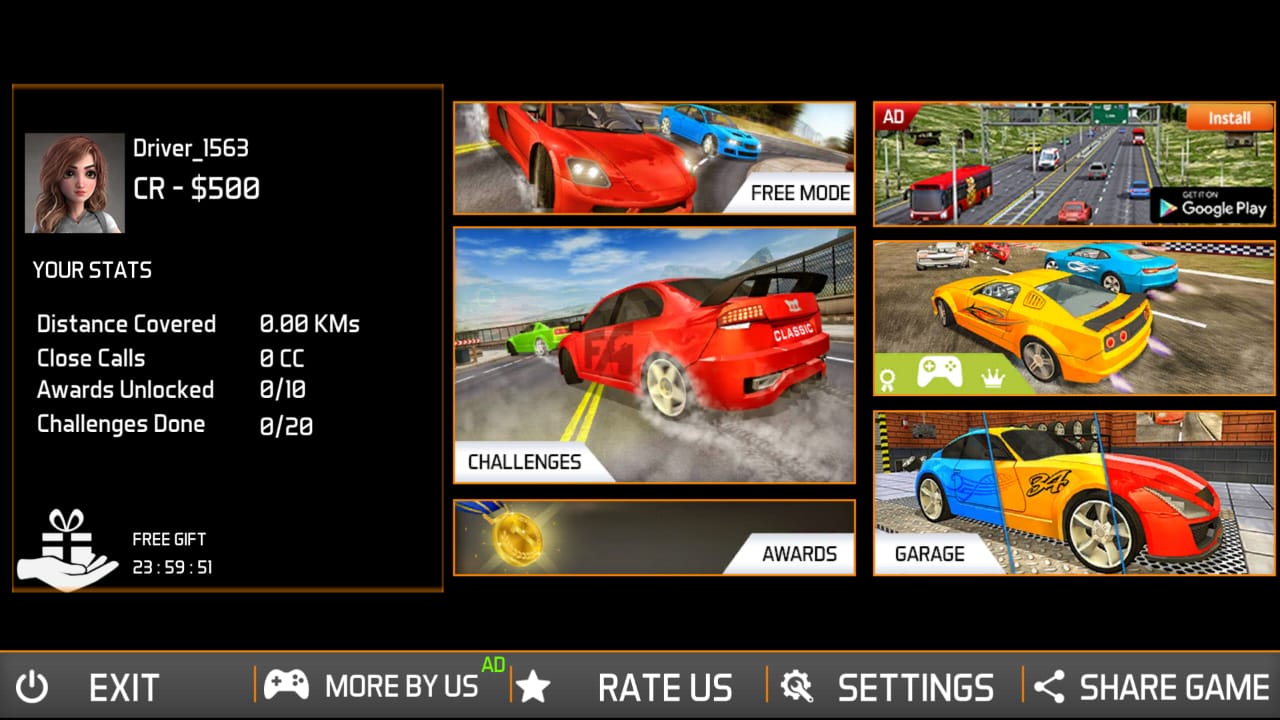Viewport: 1280px width, 720px height.
Task: Select Rate Us from the bottom bar
Action: pyautogui.click(x=665, y=686)
